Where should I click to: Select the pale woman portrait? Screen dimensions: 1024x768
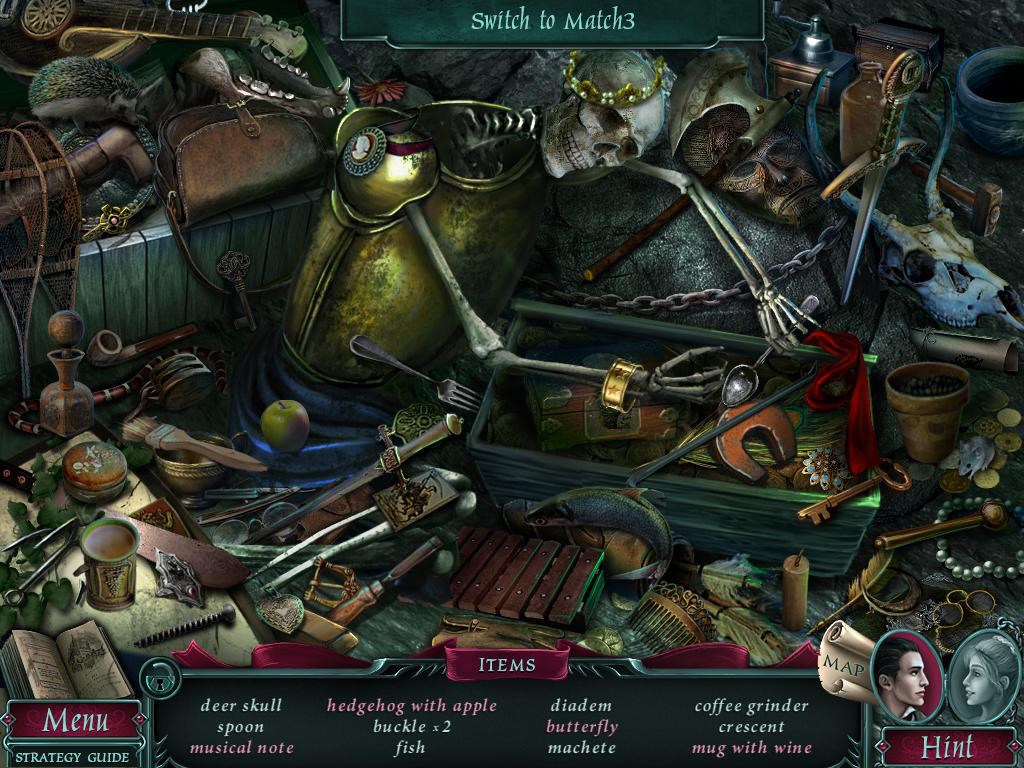tap(982, 678)
